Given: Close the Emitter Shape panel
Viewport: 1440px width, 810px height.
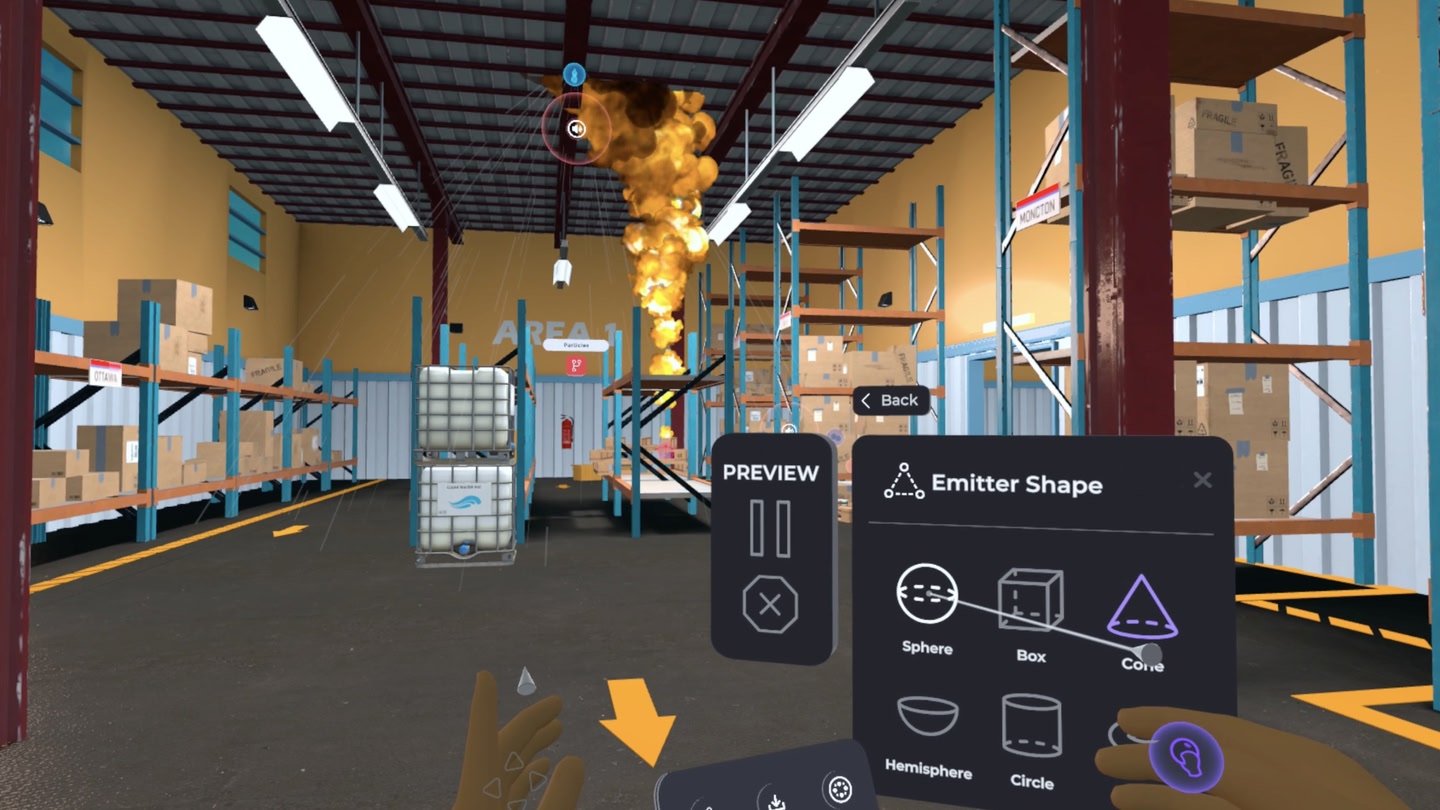Looking at the screenshot, I should [x=1202, y=481].
